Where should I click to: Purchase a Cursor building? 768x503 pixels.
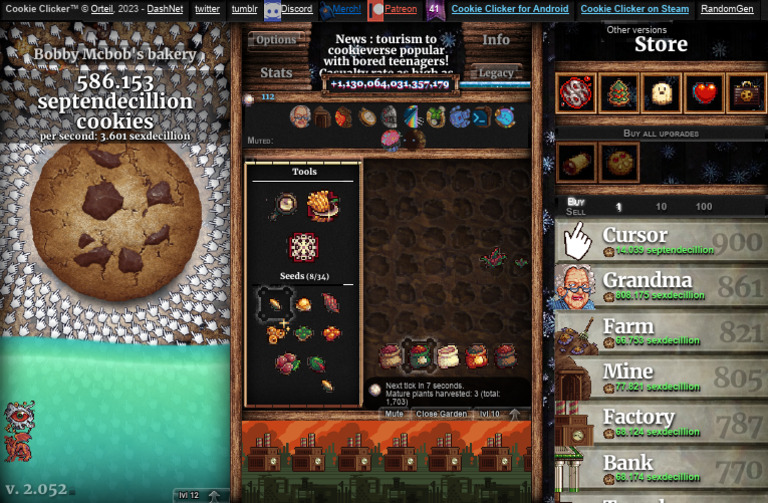point(661,241)
